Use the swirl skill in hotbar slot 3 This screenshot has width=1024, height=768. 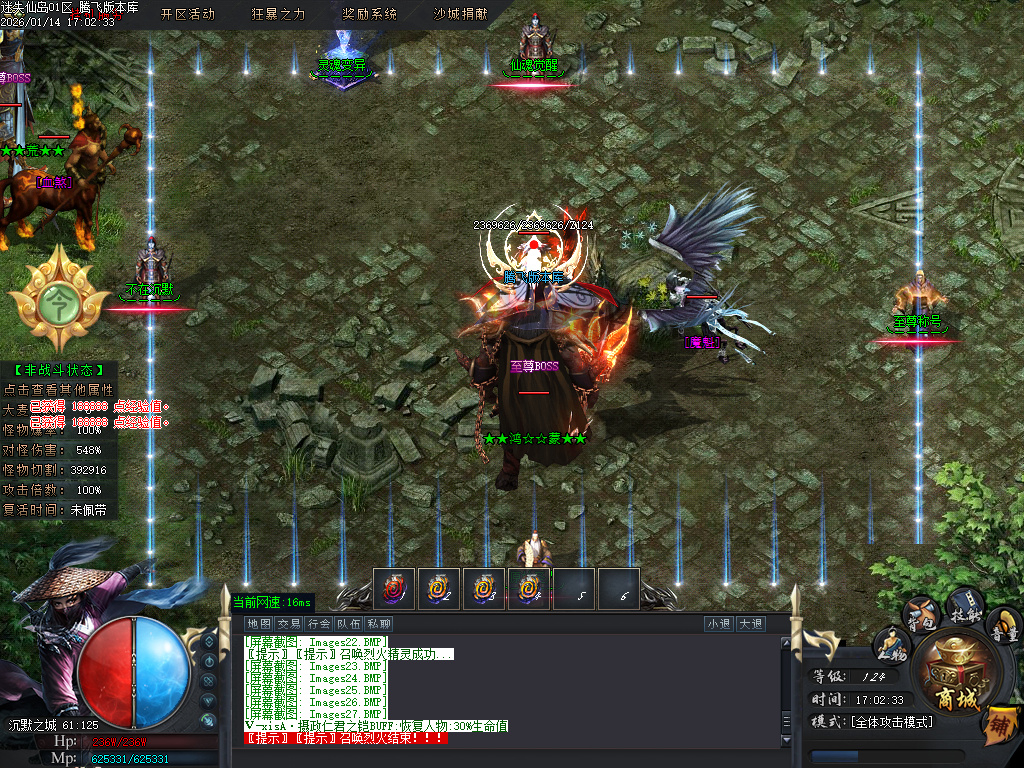484,588
